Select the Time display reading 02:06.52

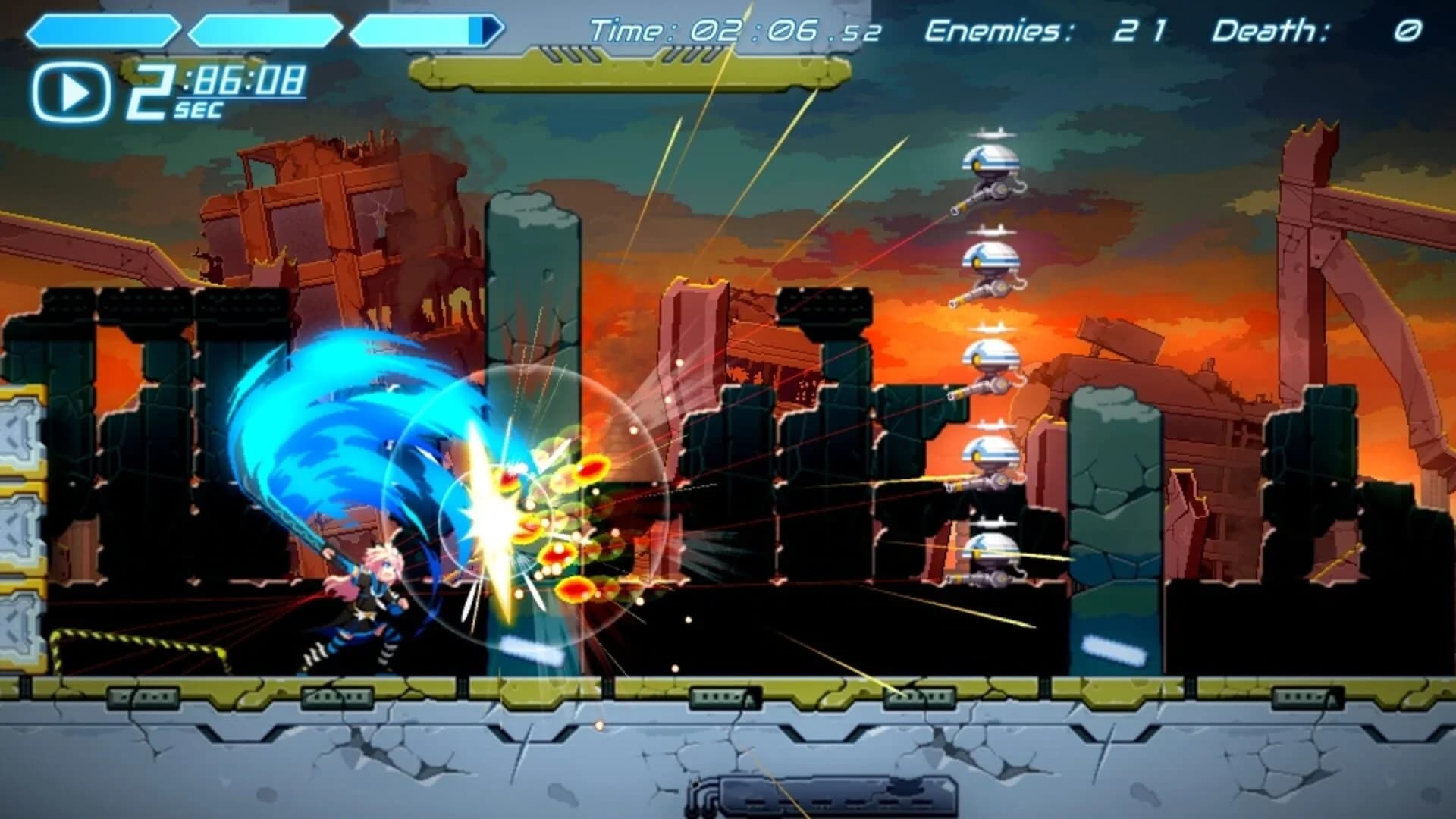[732, 29]
